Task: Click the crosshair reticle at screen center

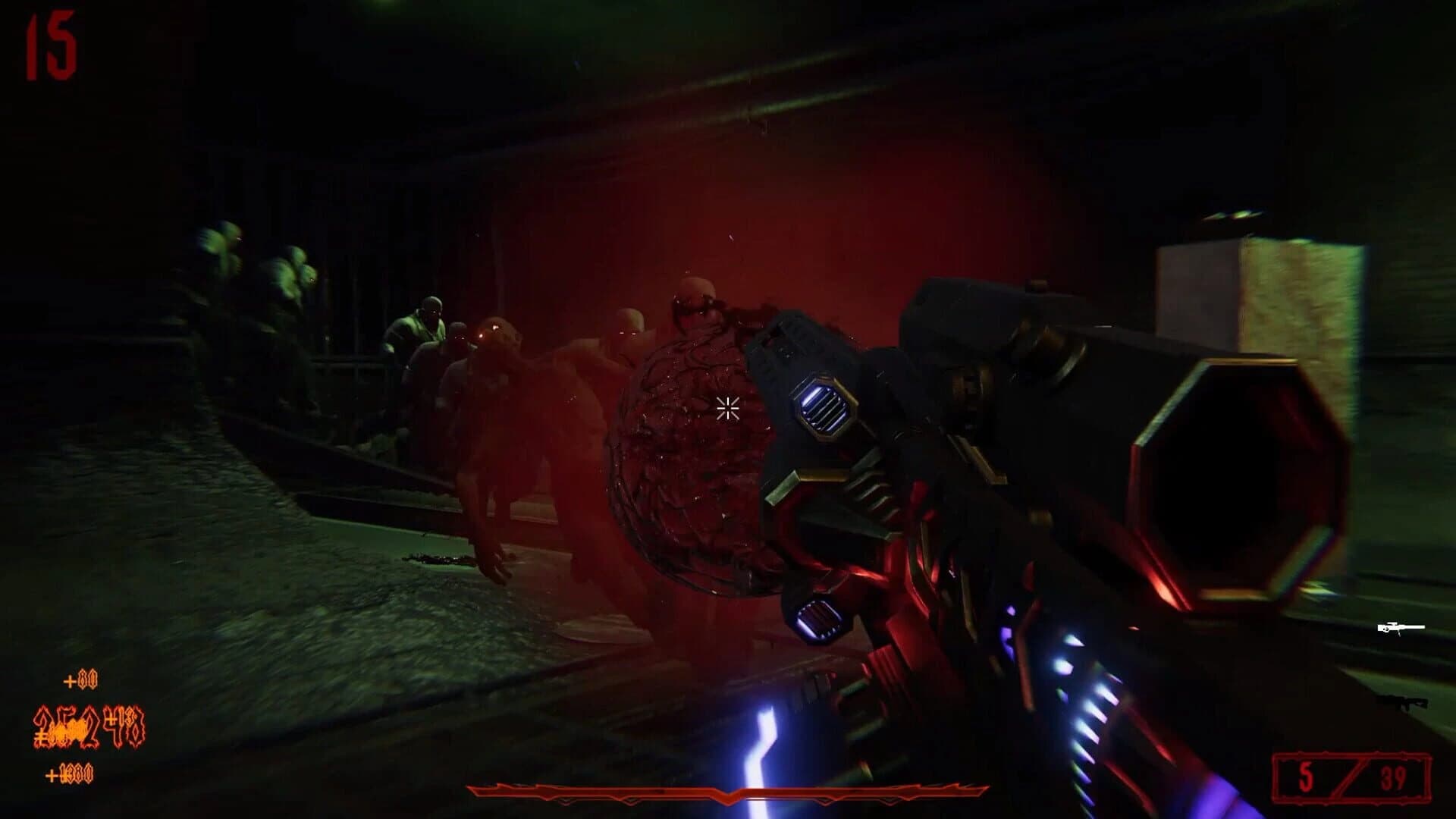Action: (x=727, y=409)
